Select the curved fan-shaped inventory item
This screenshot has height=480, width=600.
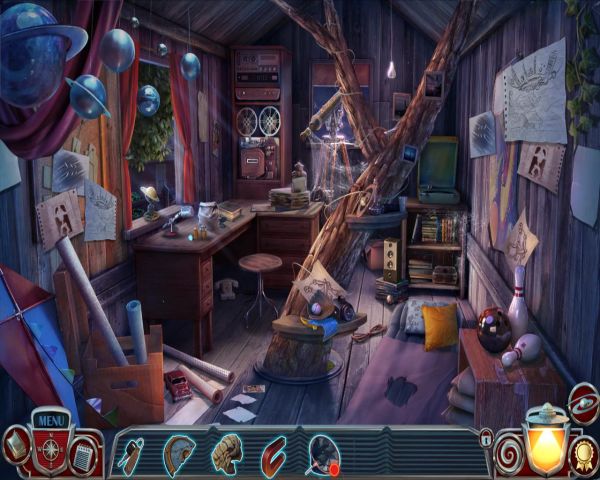179,452
